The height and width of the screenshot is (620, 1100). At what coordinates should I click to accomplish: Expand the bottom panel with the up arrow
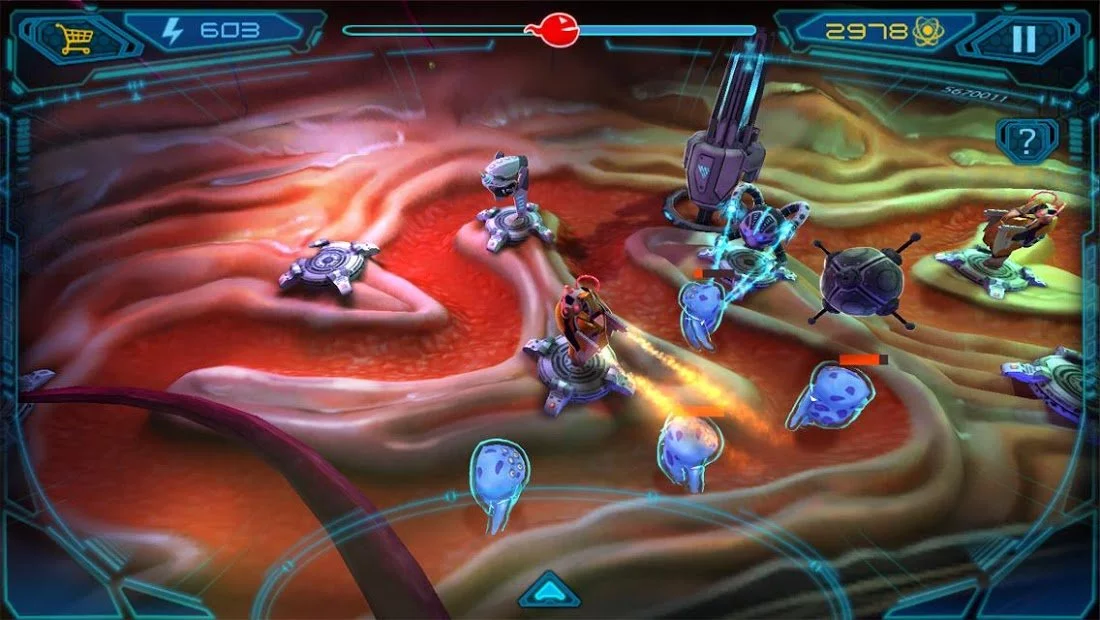pos(549,591)
